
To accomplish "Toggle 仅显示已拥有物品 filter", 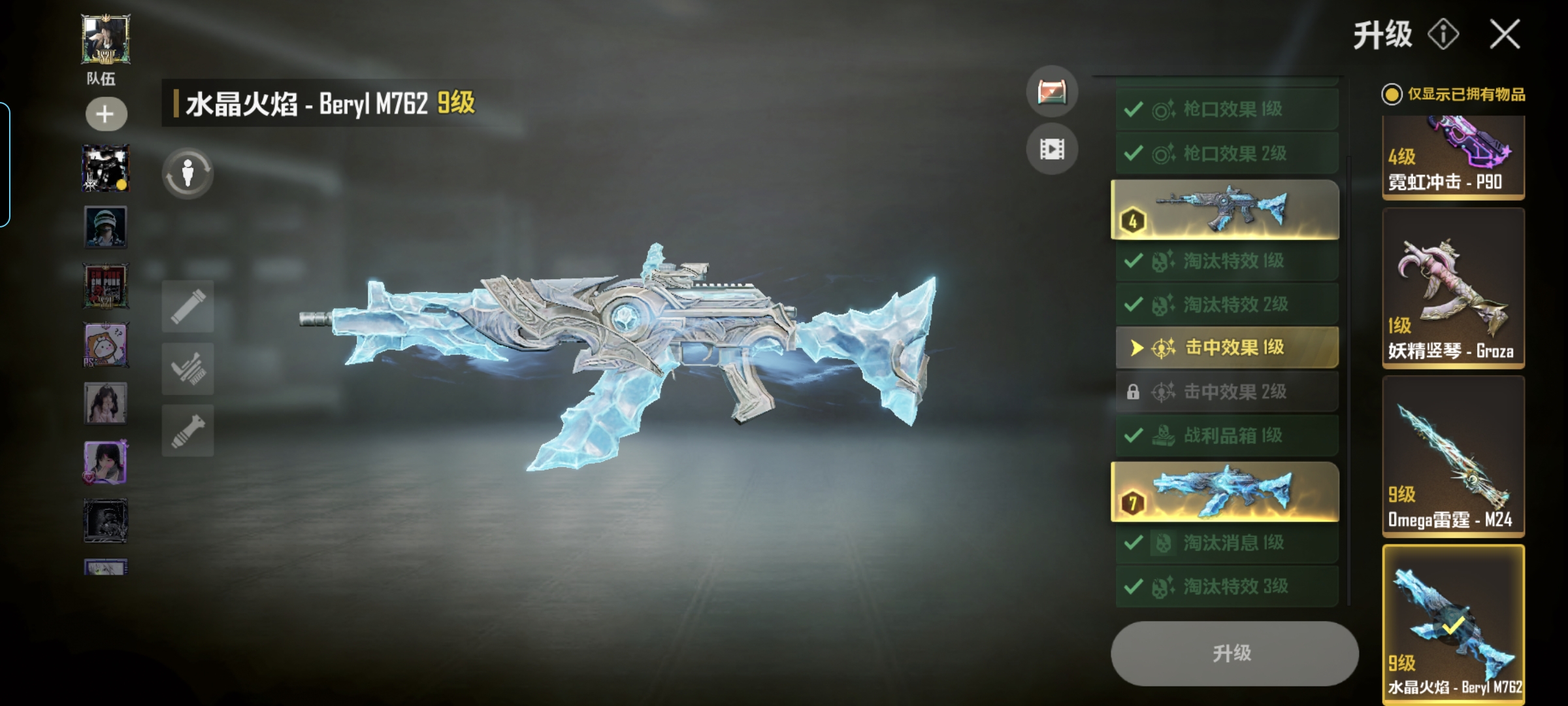I will click(x=1392, y=95).
